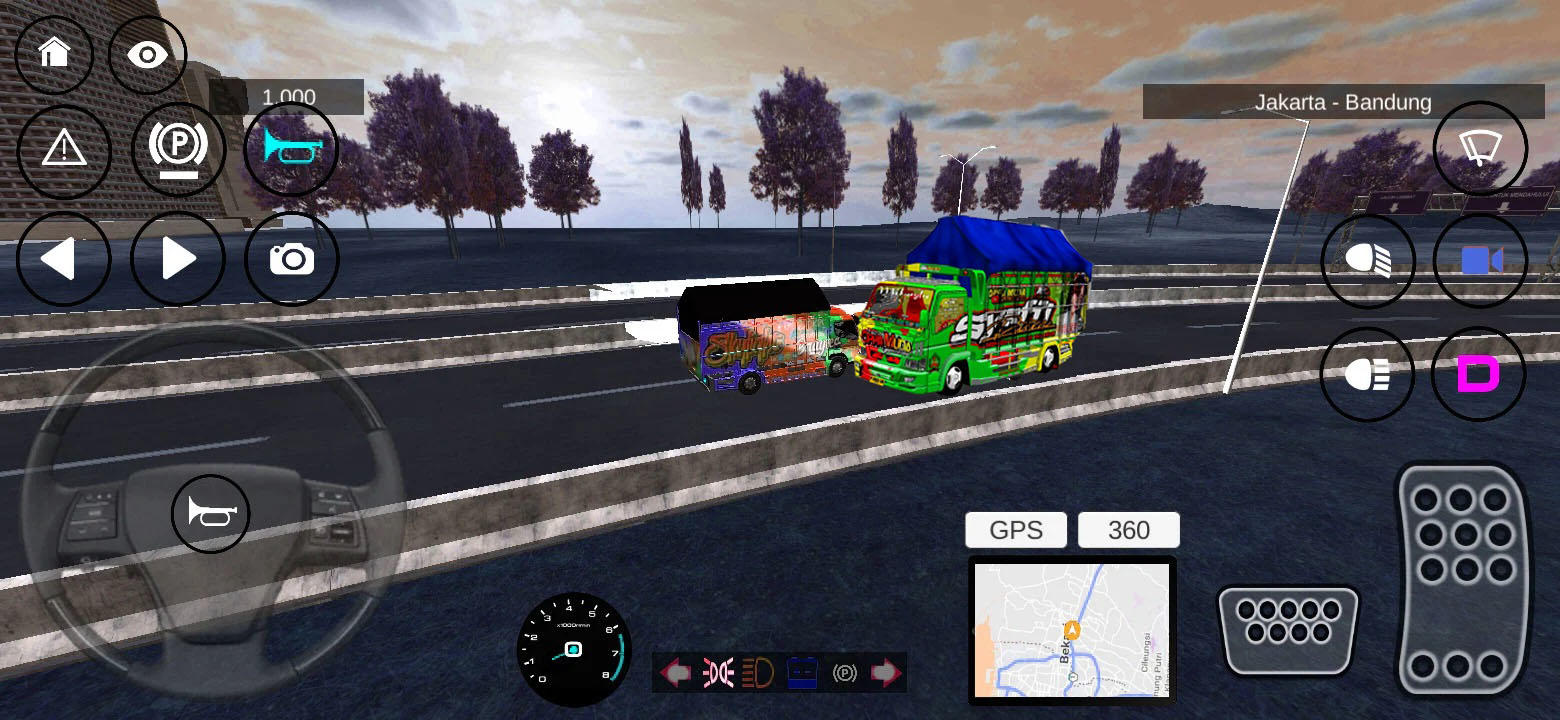Honk using the cyan horn icon

tap(291, 150)
